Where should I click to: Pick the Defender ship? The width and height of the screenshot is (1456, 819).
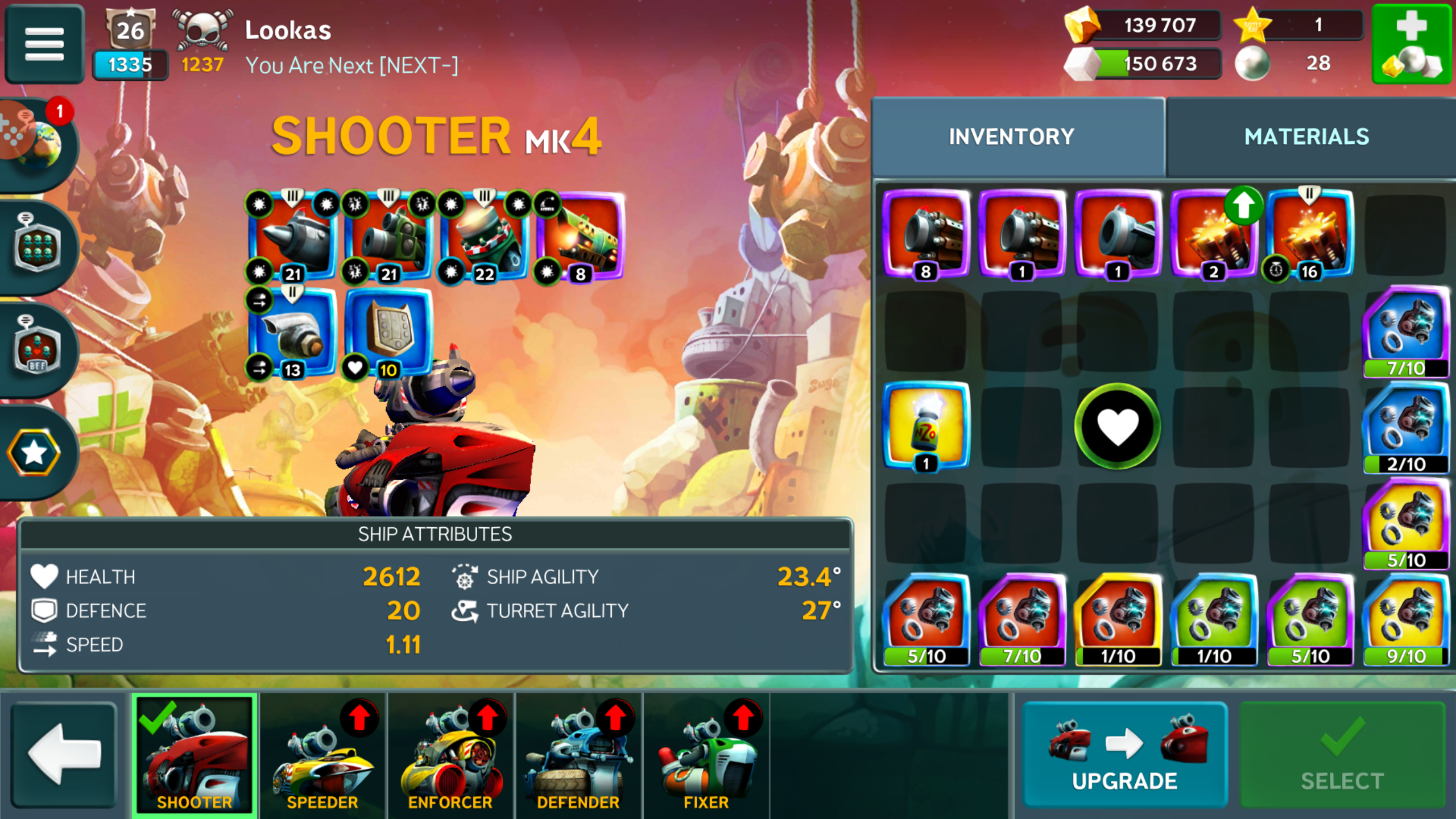(578, 755)
